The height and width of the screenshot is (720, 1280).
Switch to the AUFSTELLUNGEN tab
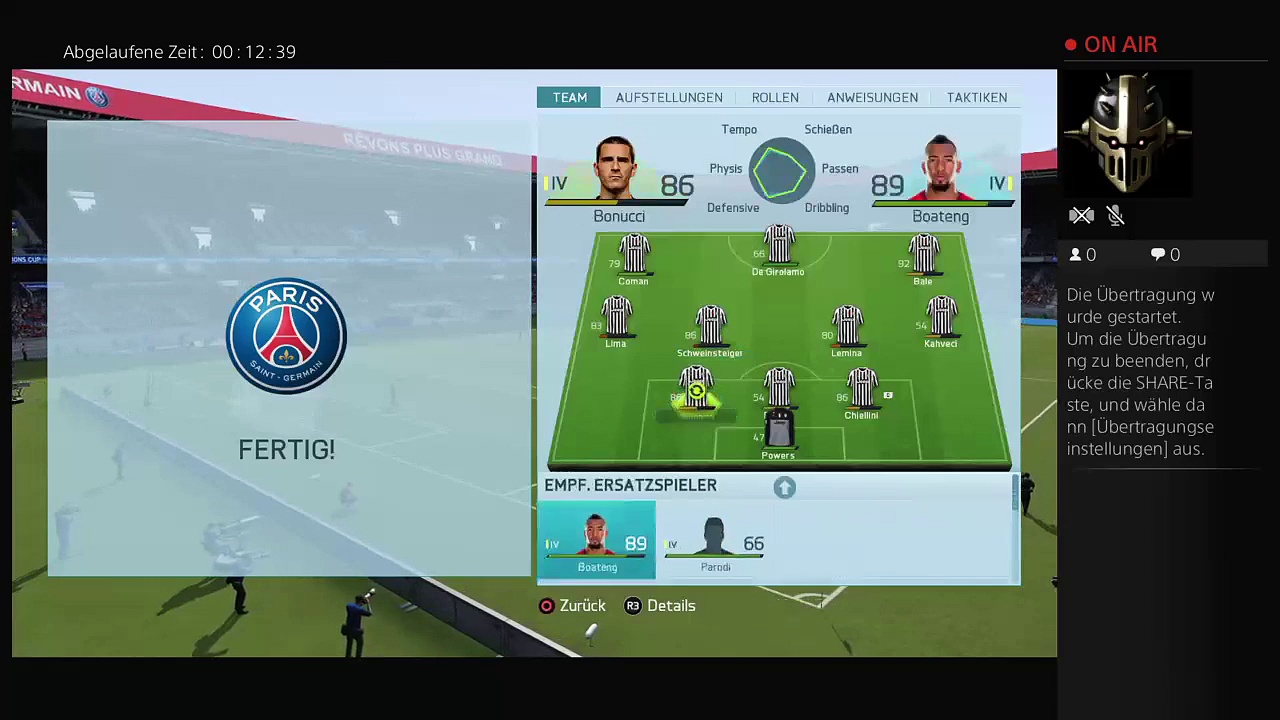point(669,97)
